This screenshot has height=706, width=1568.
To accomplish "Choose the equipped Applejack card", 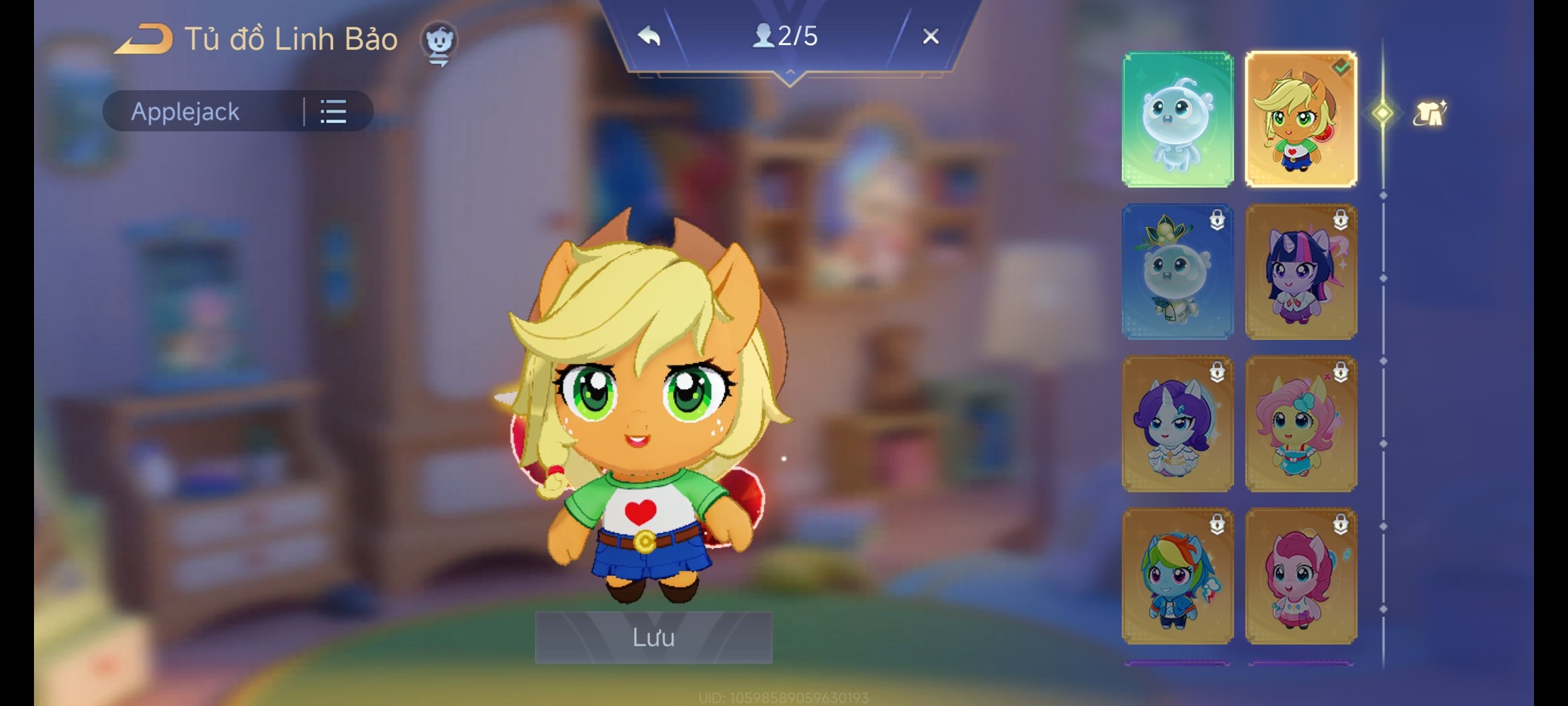I will tap(1301, 120).
